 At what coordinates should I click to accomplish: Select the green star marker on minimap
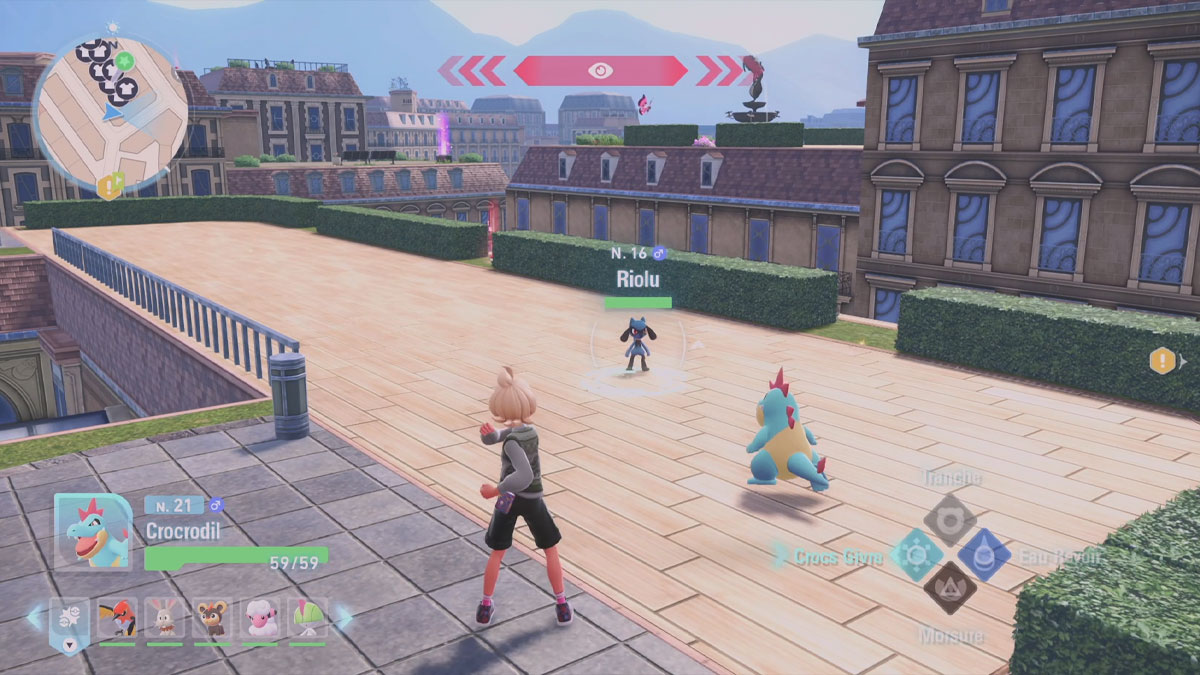124,61
